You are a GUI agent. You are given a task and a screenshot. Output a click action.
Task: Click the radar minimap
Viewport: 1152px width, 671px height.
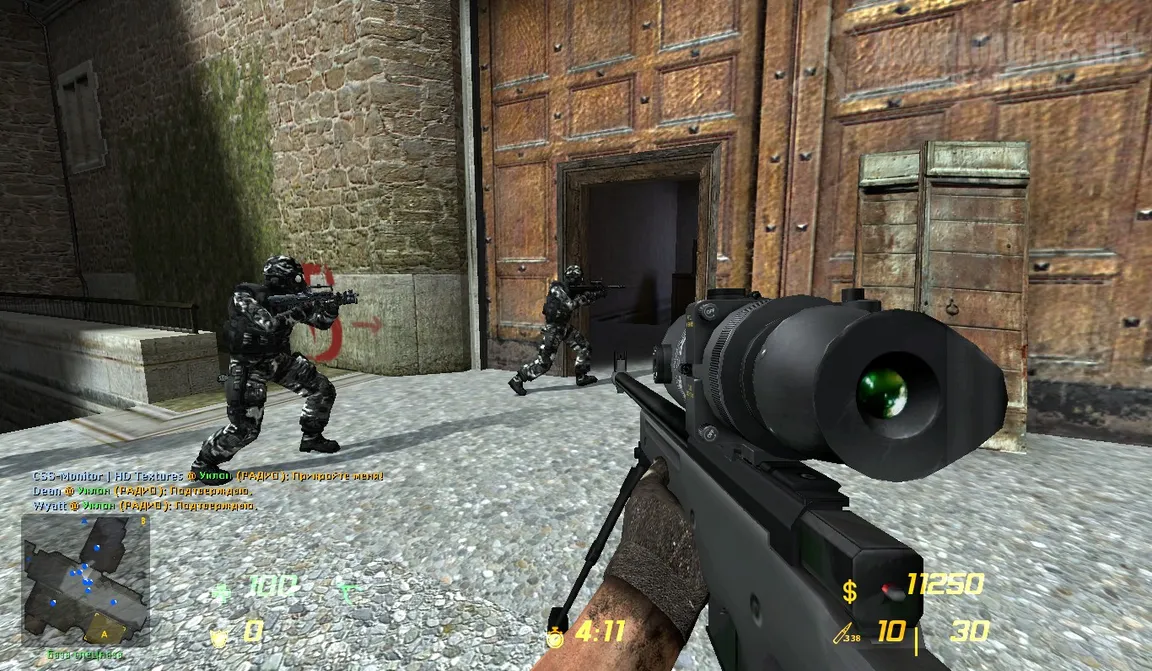(x=85, y=580)
